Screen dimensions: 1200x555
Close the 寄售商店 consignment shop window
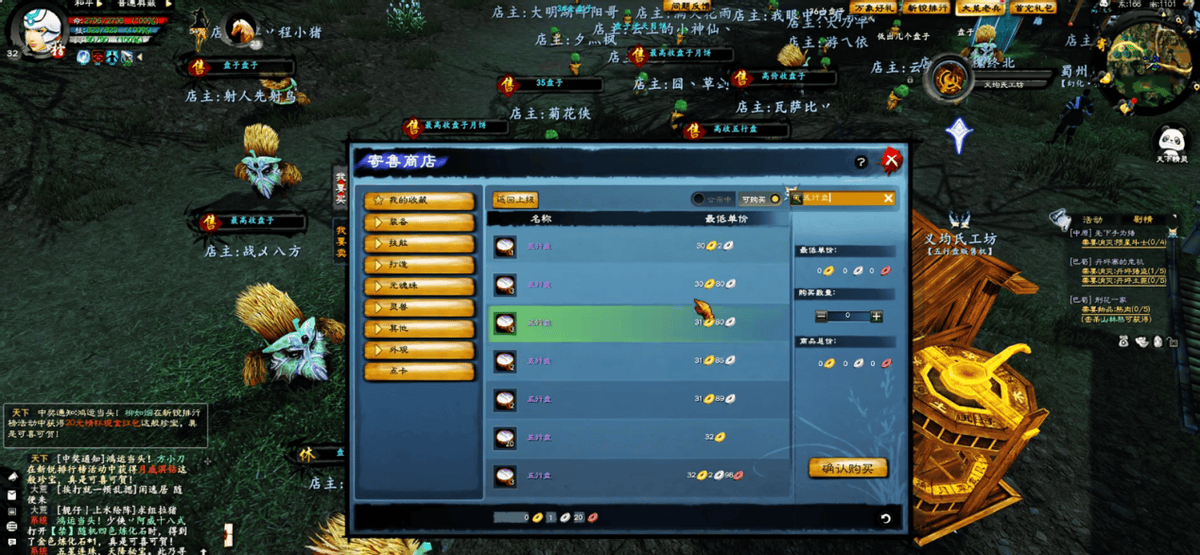[x=891, y=160]
